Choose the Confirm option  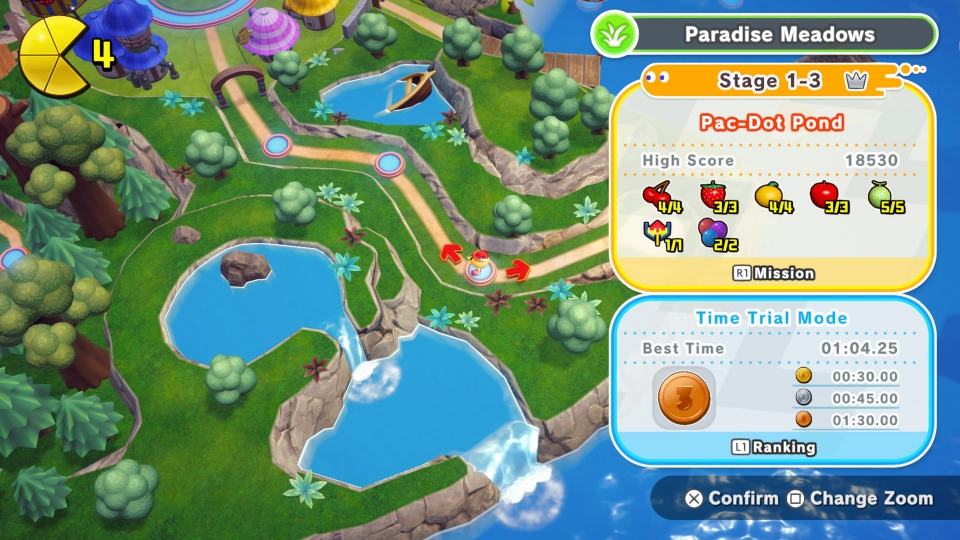(x=731, y=498)
